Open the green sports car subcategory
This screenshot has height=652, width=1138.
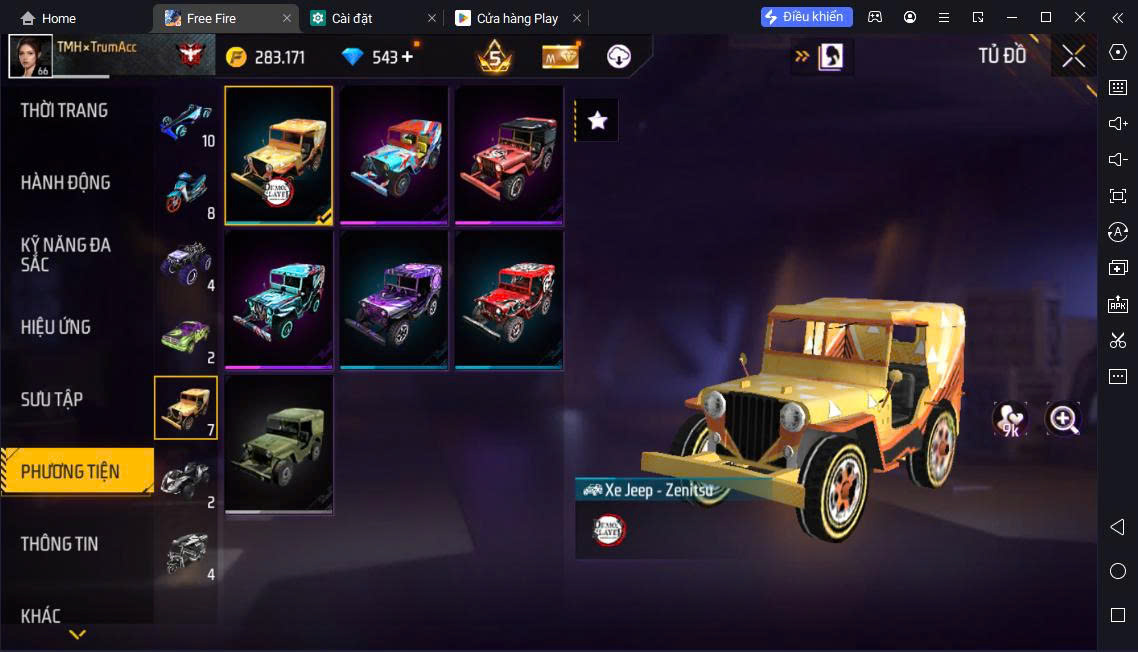[186, 335]
